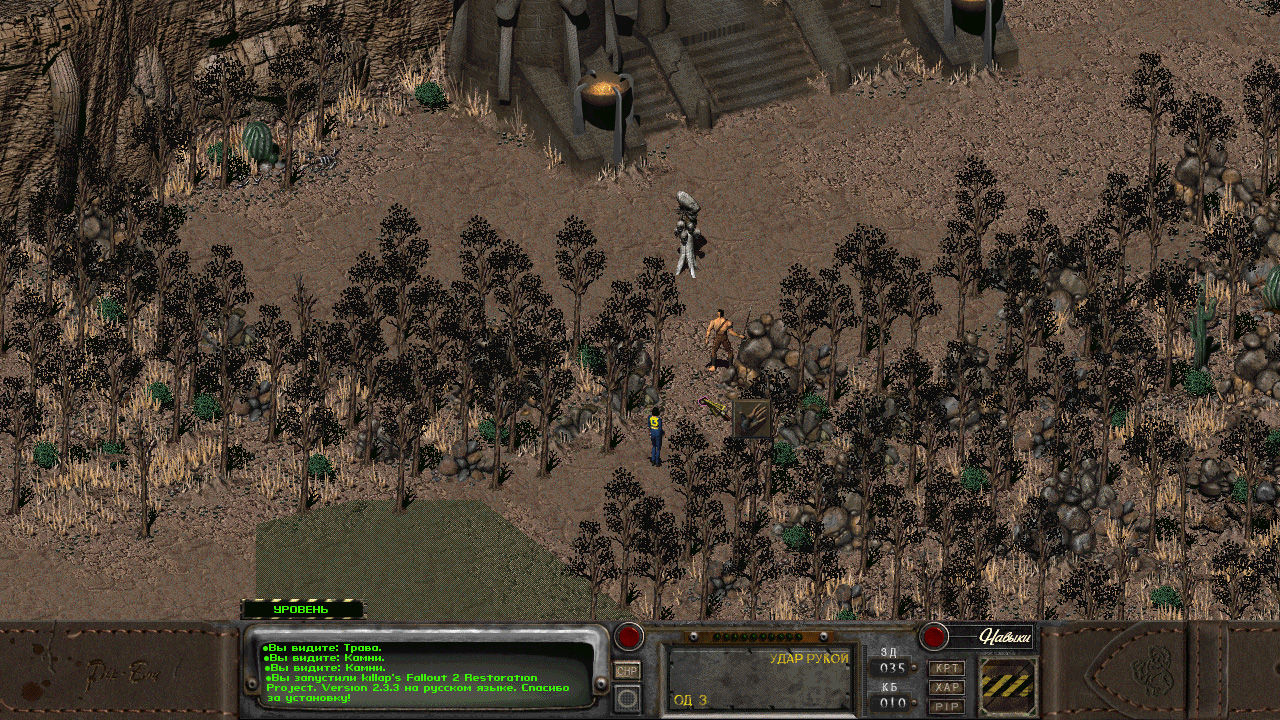Open inventory with the round grid icon

(x=626, y=698)
